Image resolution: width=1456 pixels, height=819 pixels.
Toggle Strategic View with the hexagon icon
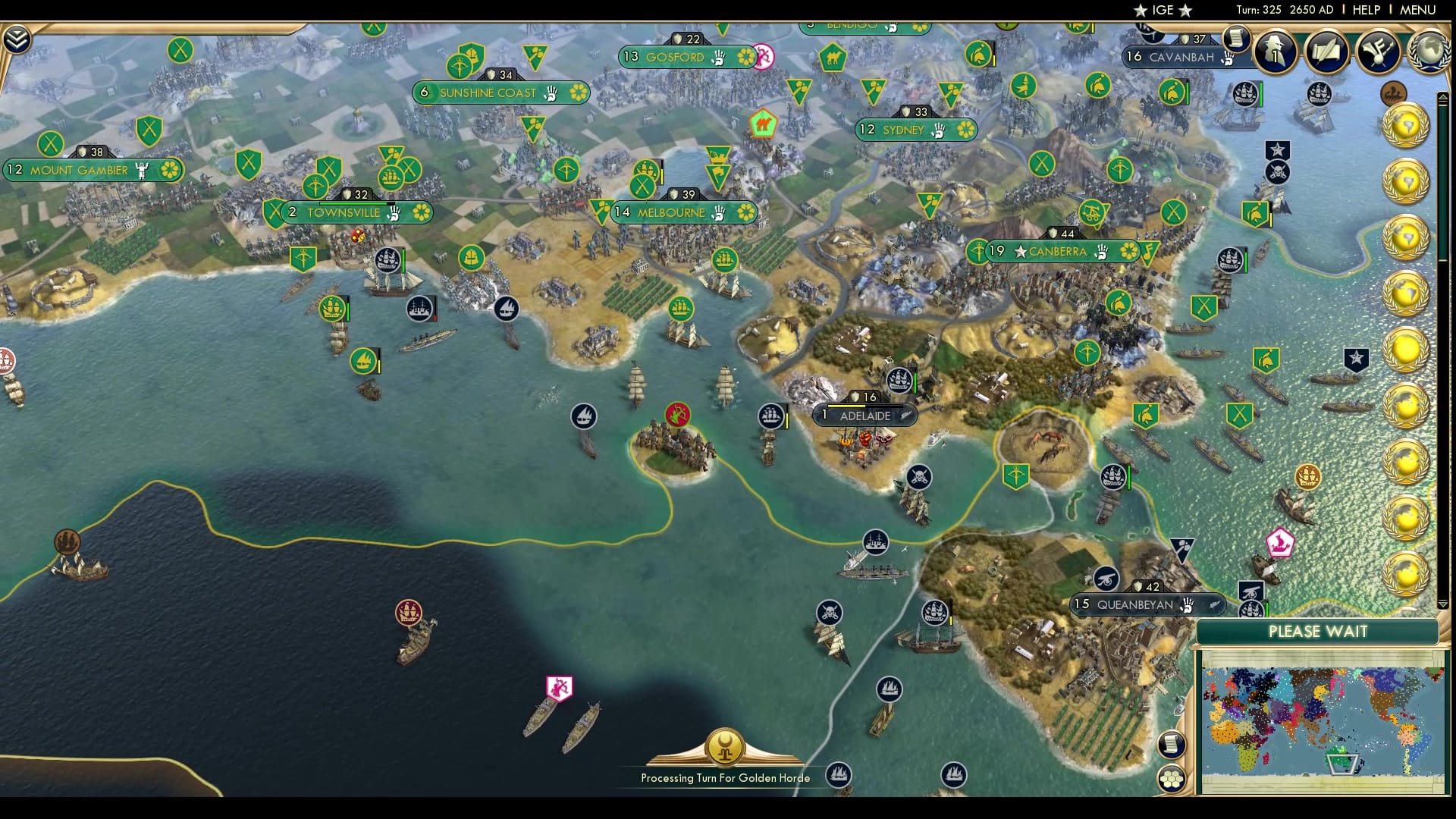pos(1172,778)
